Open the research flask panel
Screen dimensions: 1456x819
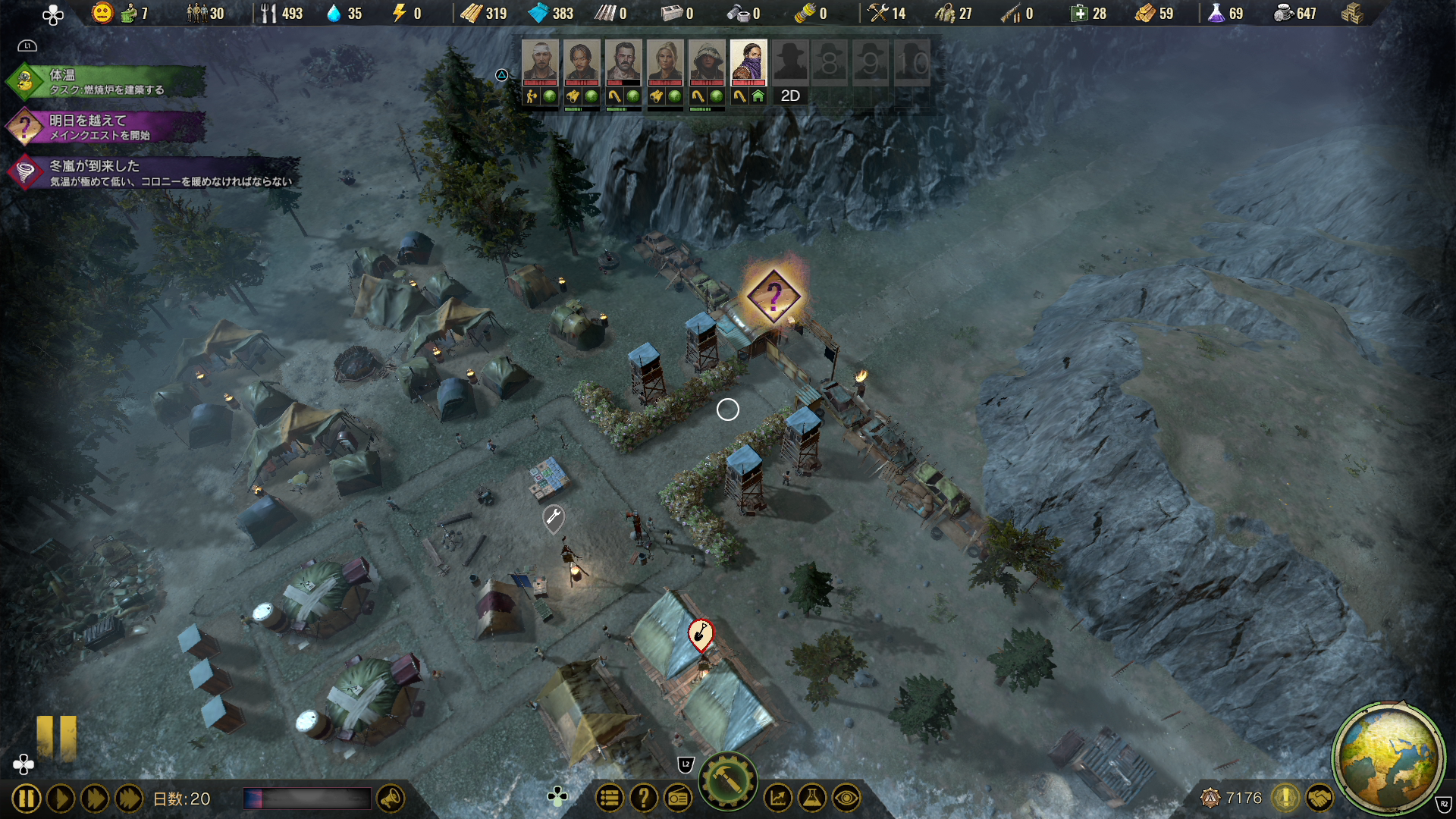point(812,798)
